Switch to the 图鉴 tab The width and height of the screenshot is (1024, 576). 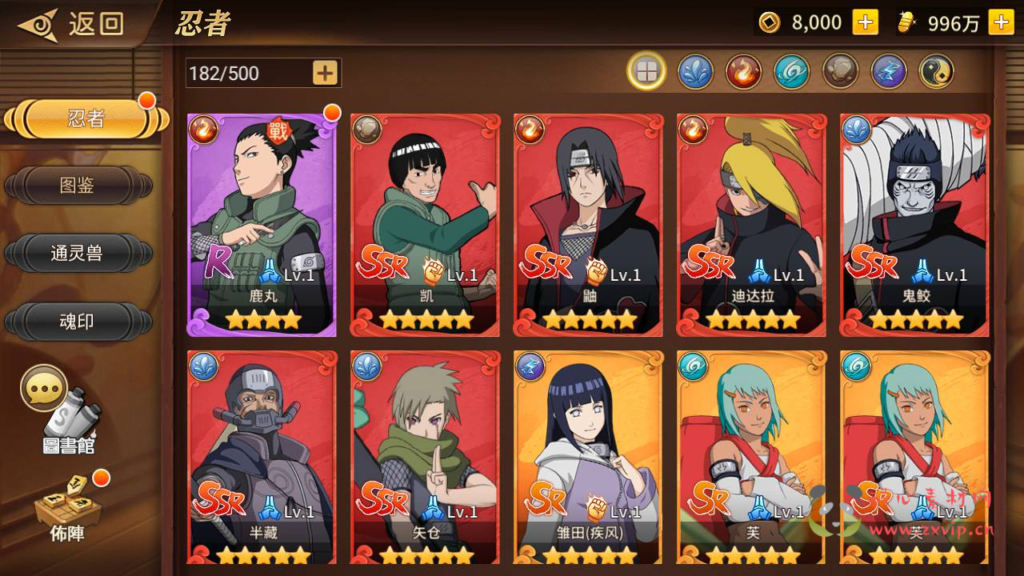(x=78, y=185)
